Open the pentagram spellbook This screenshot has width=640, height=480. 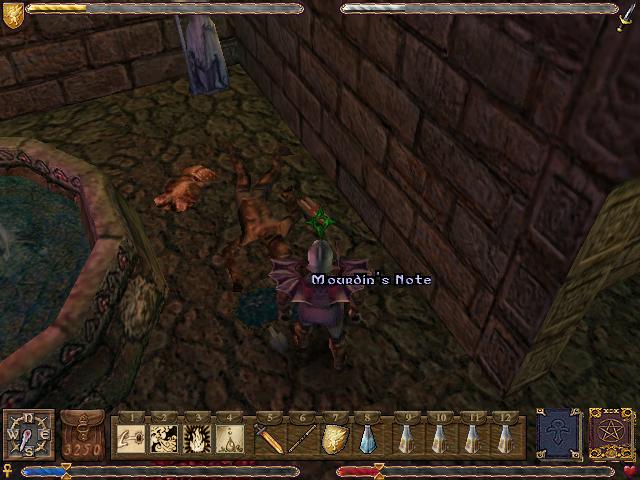pos(609,433)
